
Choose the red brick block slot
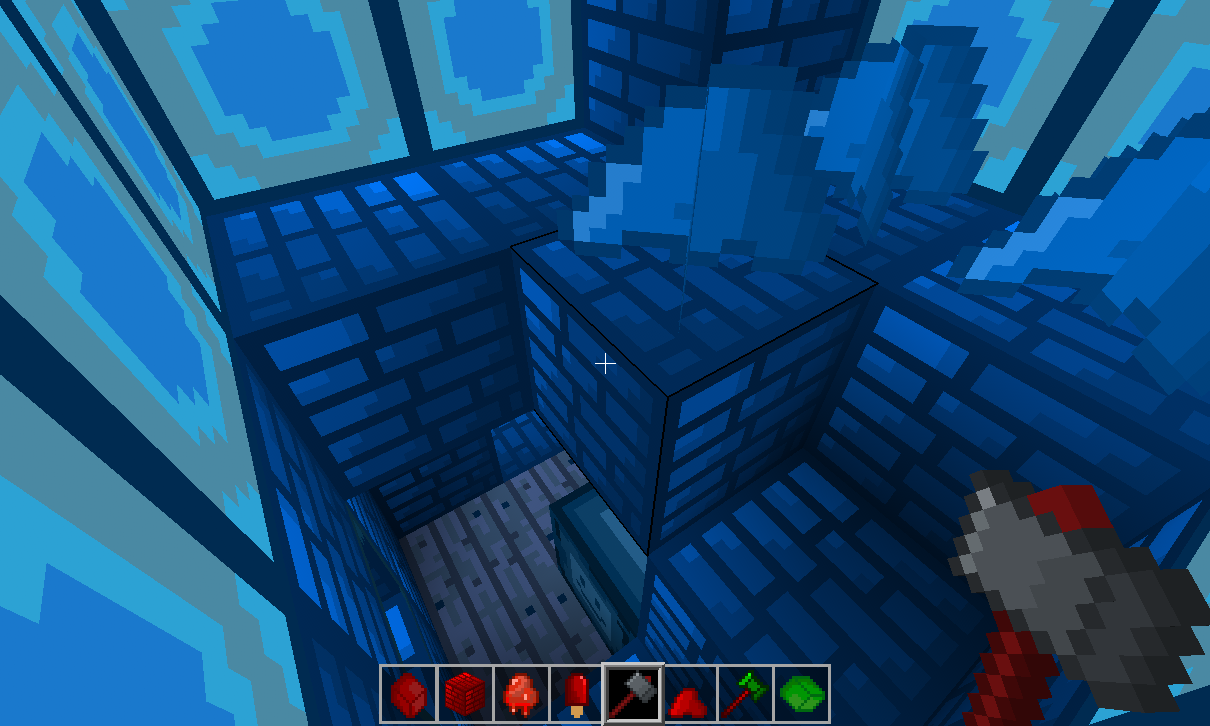point(465,692)
